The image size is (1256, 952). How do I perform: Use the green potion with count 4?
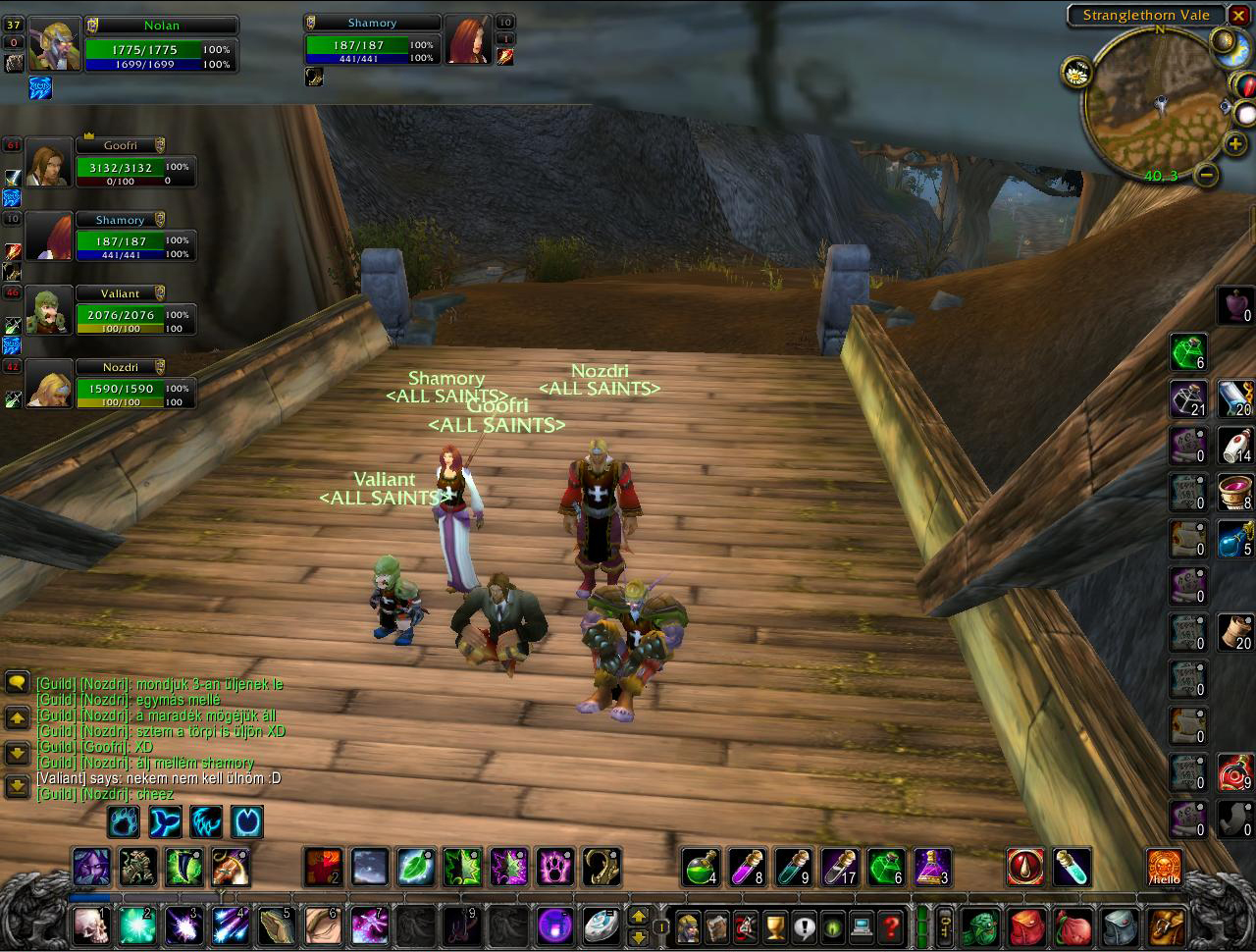click(701, 867)
